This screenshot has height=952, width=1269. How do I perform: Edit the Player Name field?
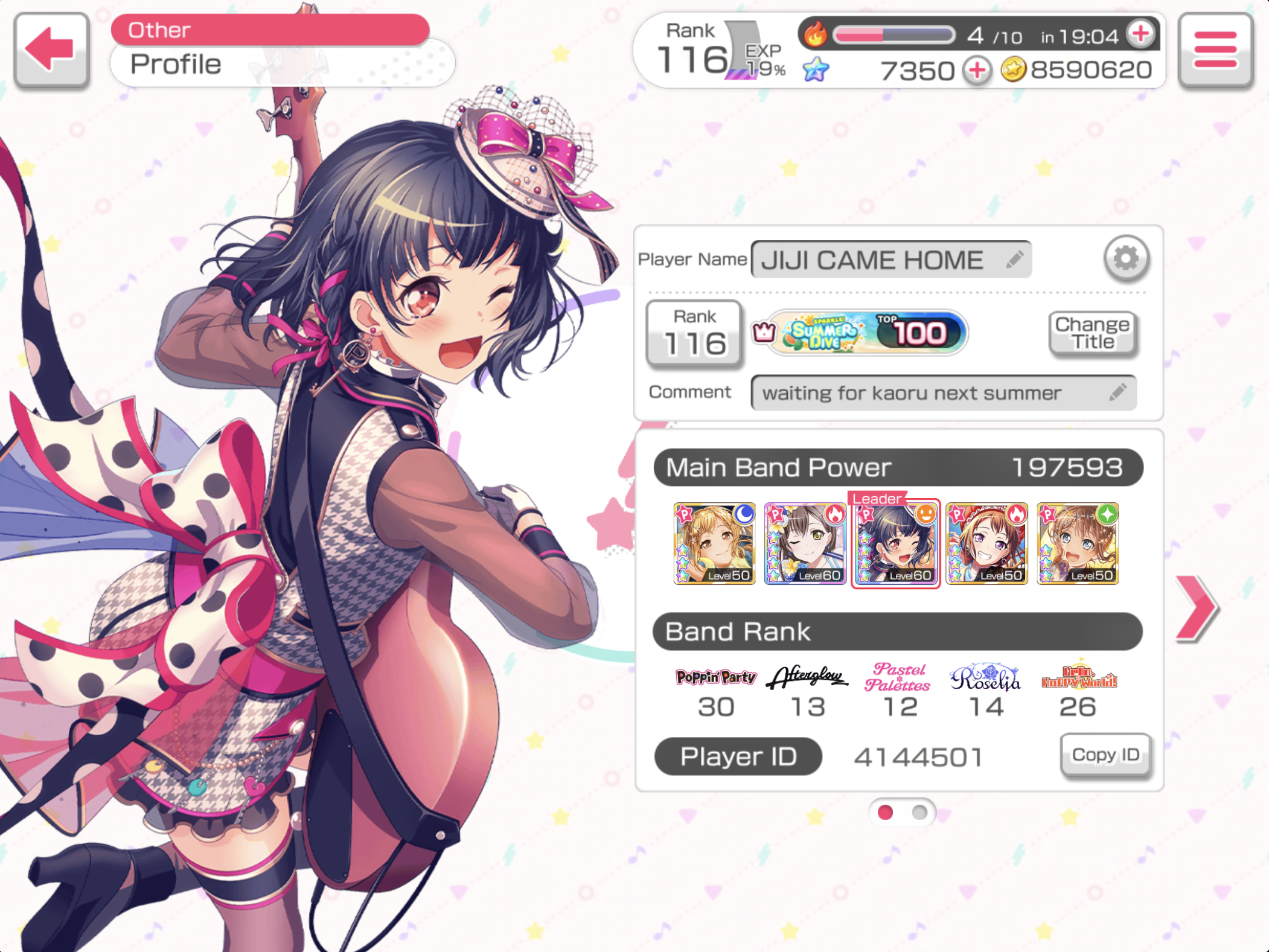[890, 260]
